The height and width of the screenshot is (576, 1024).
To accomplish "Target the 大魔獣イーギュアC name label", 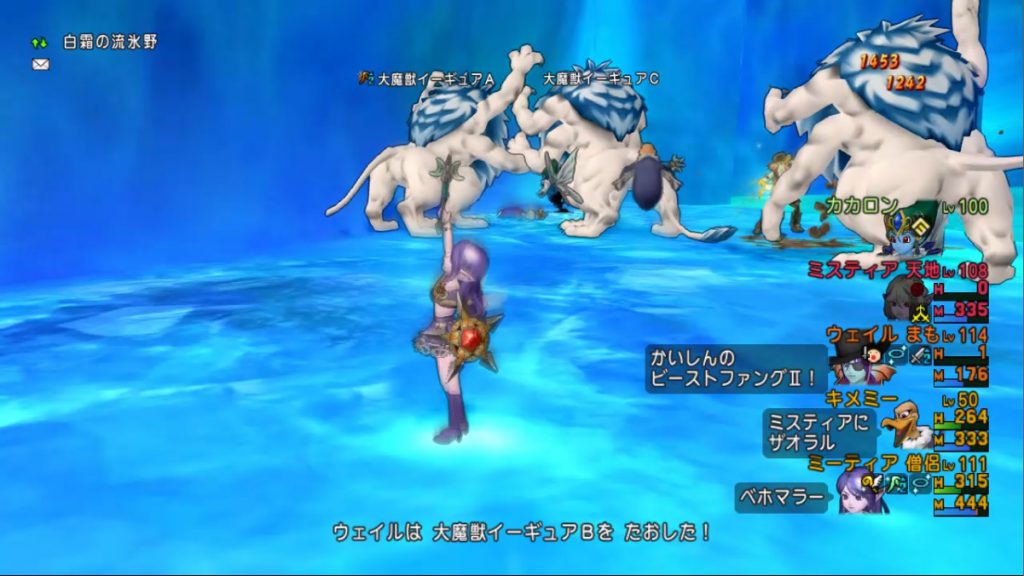I will coord(600,77).
